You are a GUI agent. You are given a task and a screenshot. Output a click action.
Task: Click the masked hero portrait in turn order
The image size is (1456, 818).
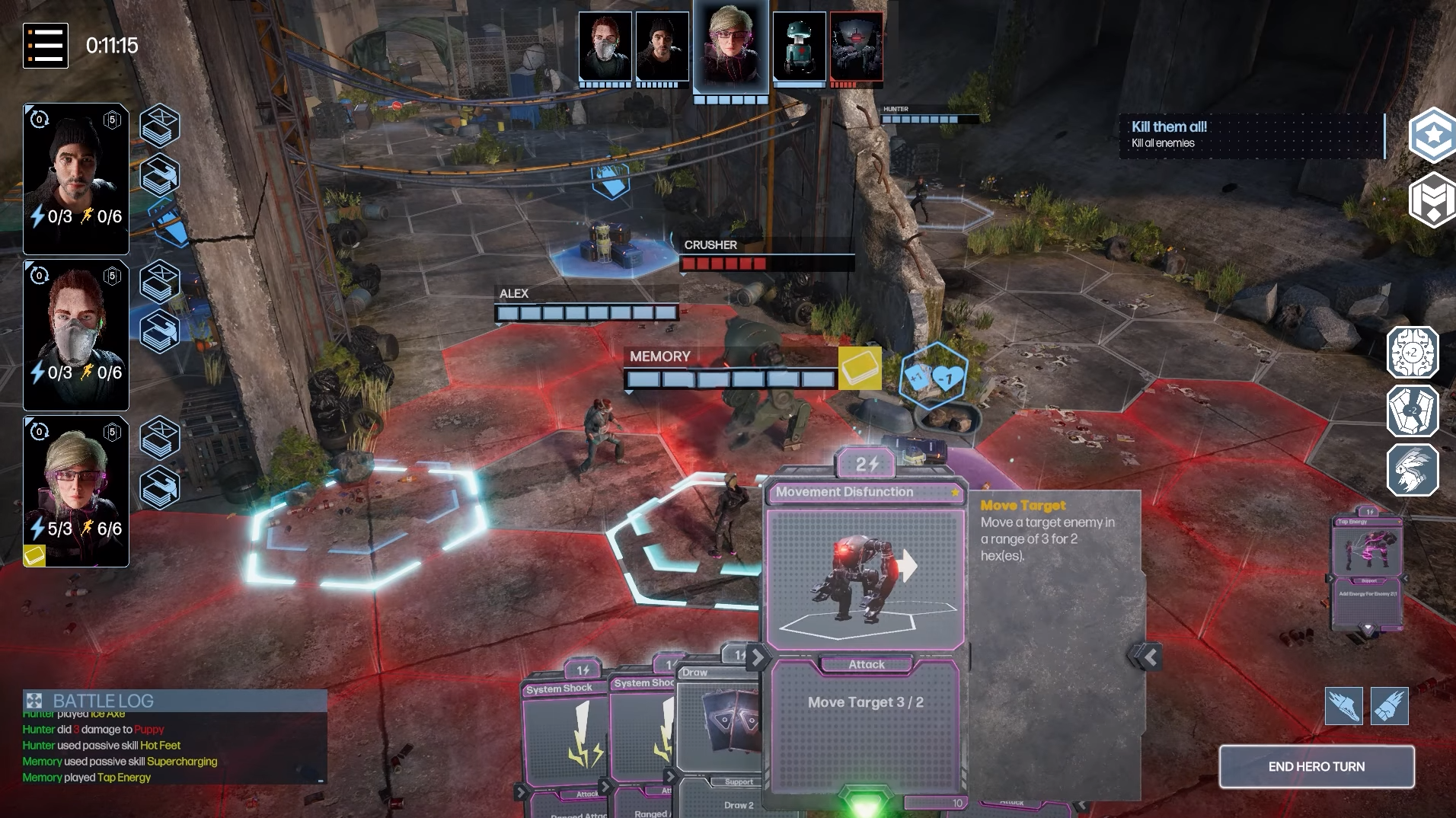pyautogui.click(x=605, y=46)
